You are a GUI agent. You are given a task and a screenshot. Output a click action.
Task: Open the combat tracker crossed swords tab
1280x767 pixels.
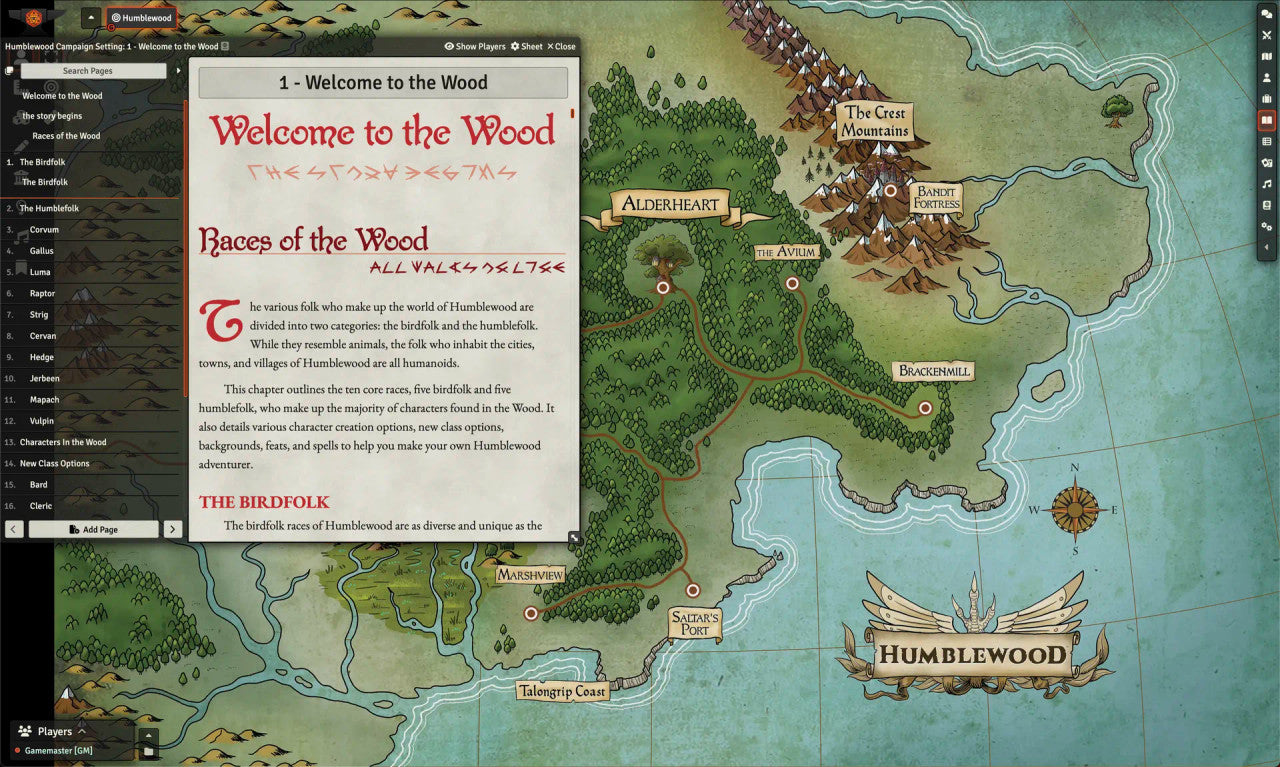pyautogui.click(x=1267, y=35)
